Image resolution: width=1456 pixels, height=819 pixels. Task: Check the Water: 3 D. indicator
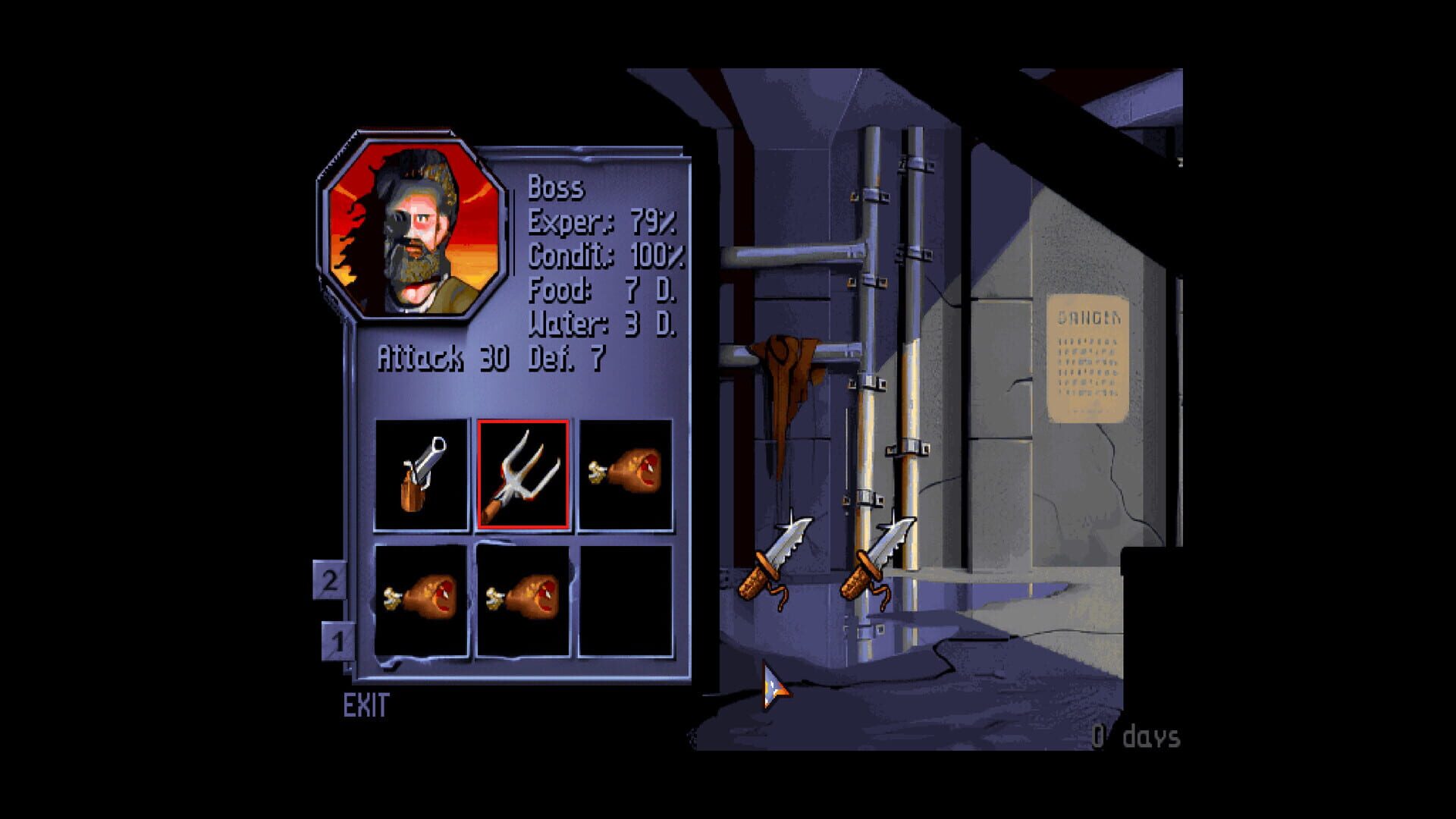coord(603,325)
